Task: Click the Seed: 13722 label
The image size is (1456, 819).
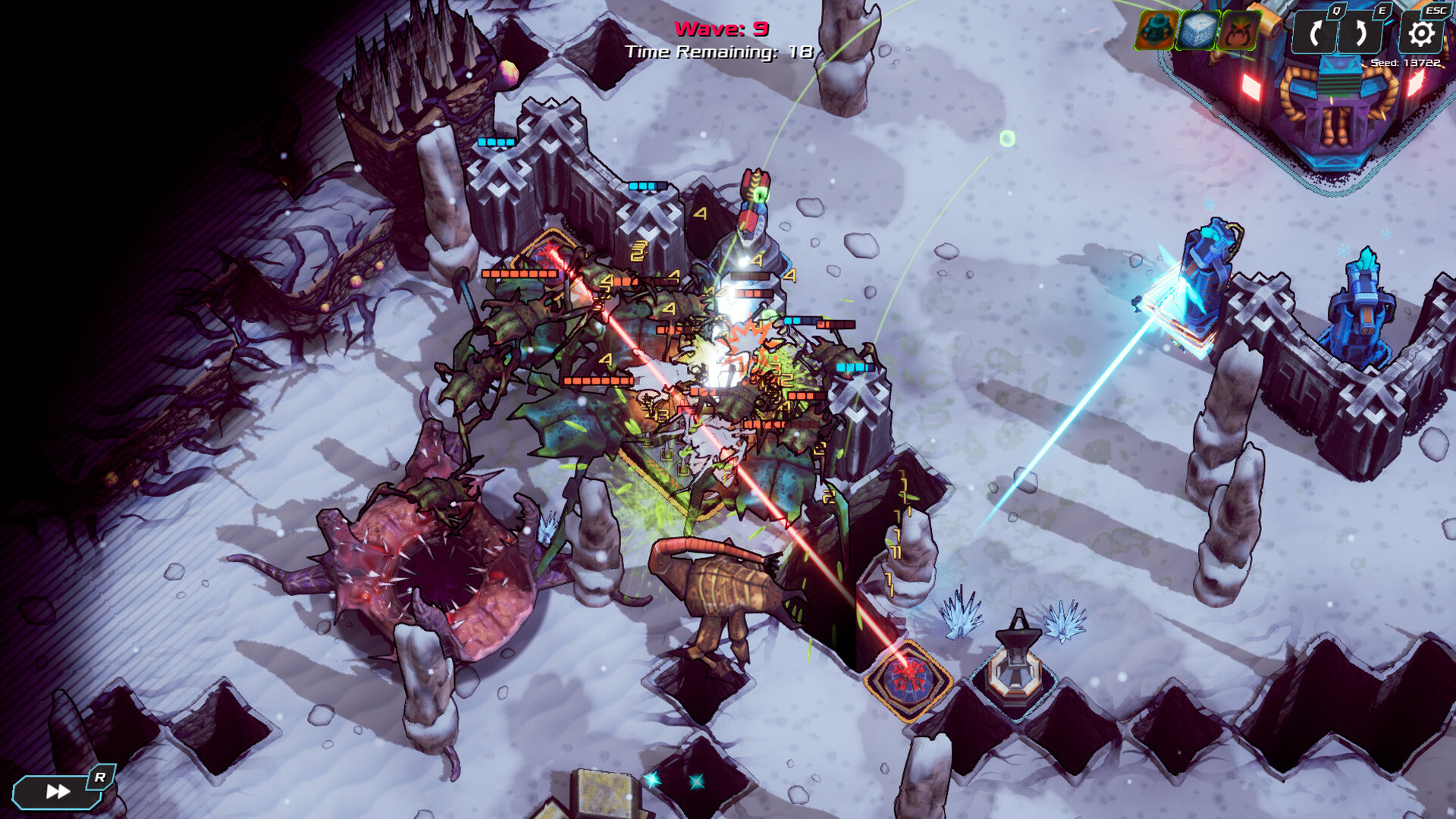Action: (1406, 63)
